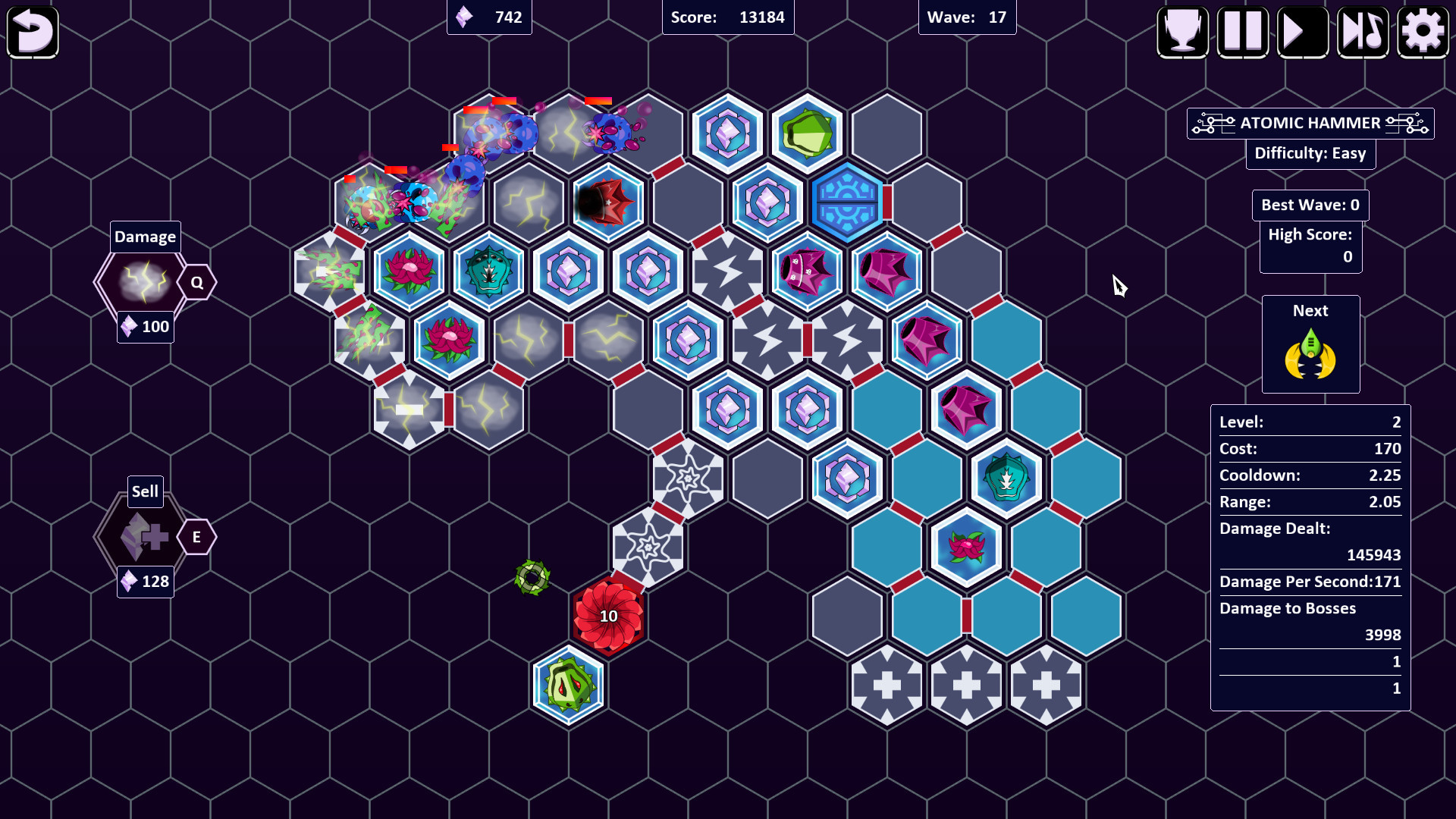Click the Score: 13184 display
Screen dimensions: 1456x819
click(727, 17)
